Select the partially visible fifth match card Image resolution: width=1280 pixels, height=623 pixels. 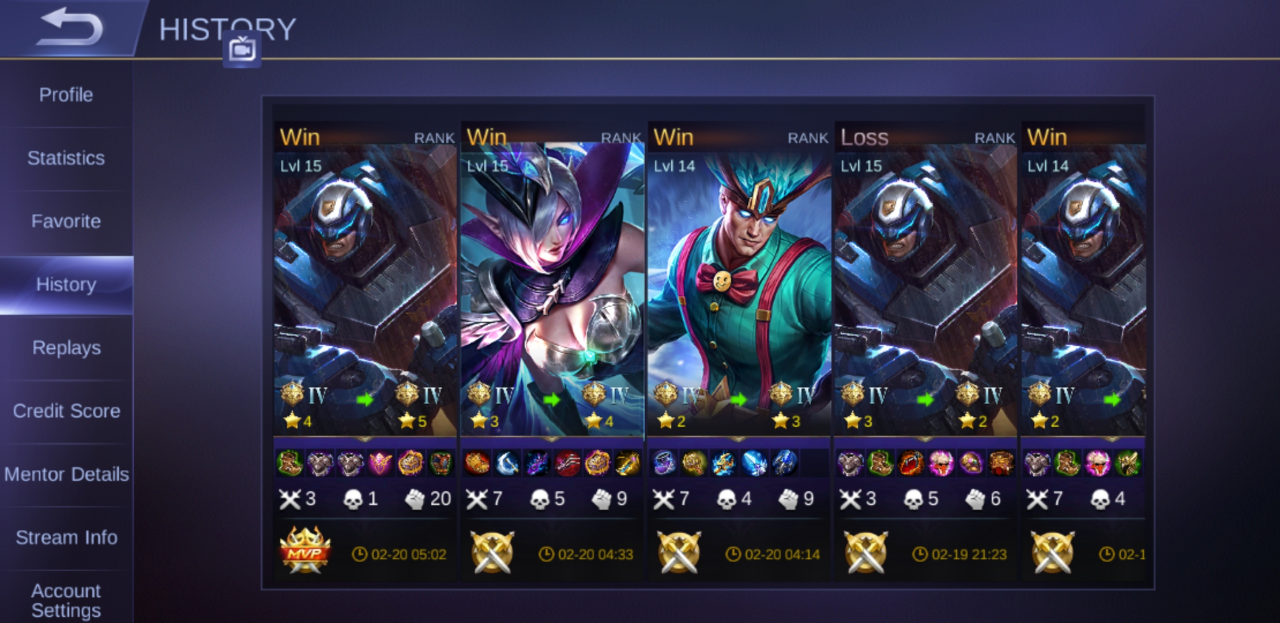click(x=1084, y=300)
